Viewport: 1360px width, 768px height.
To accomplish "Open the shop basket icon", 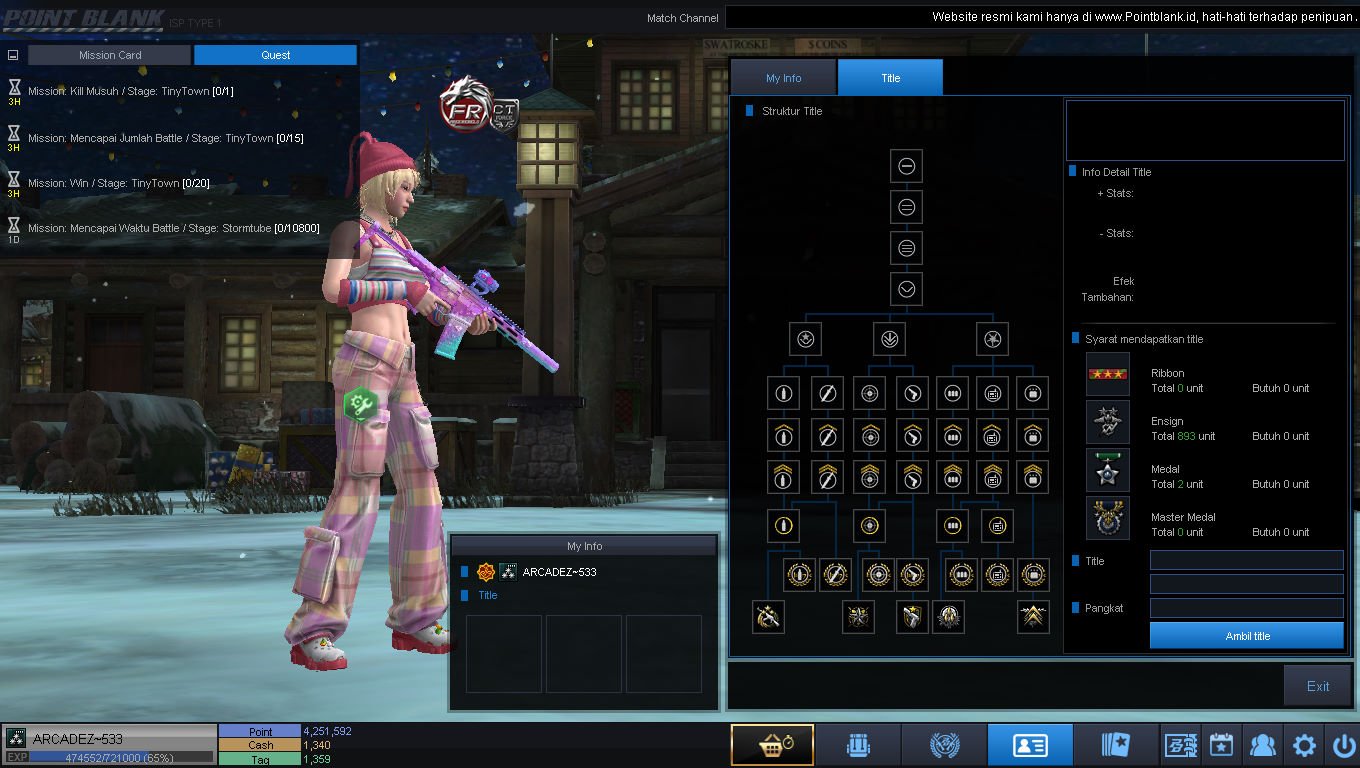I will (x=772, y=745).
